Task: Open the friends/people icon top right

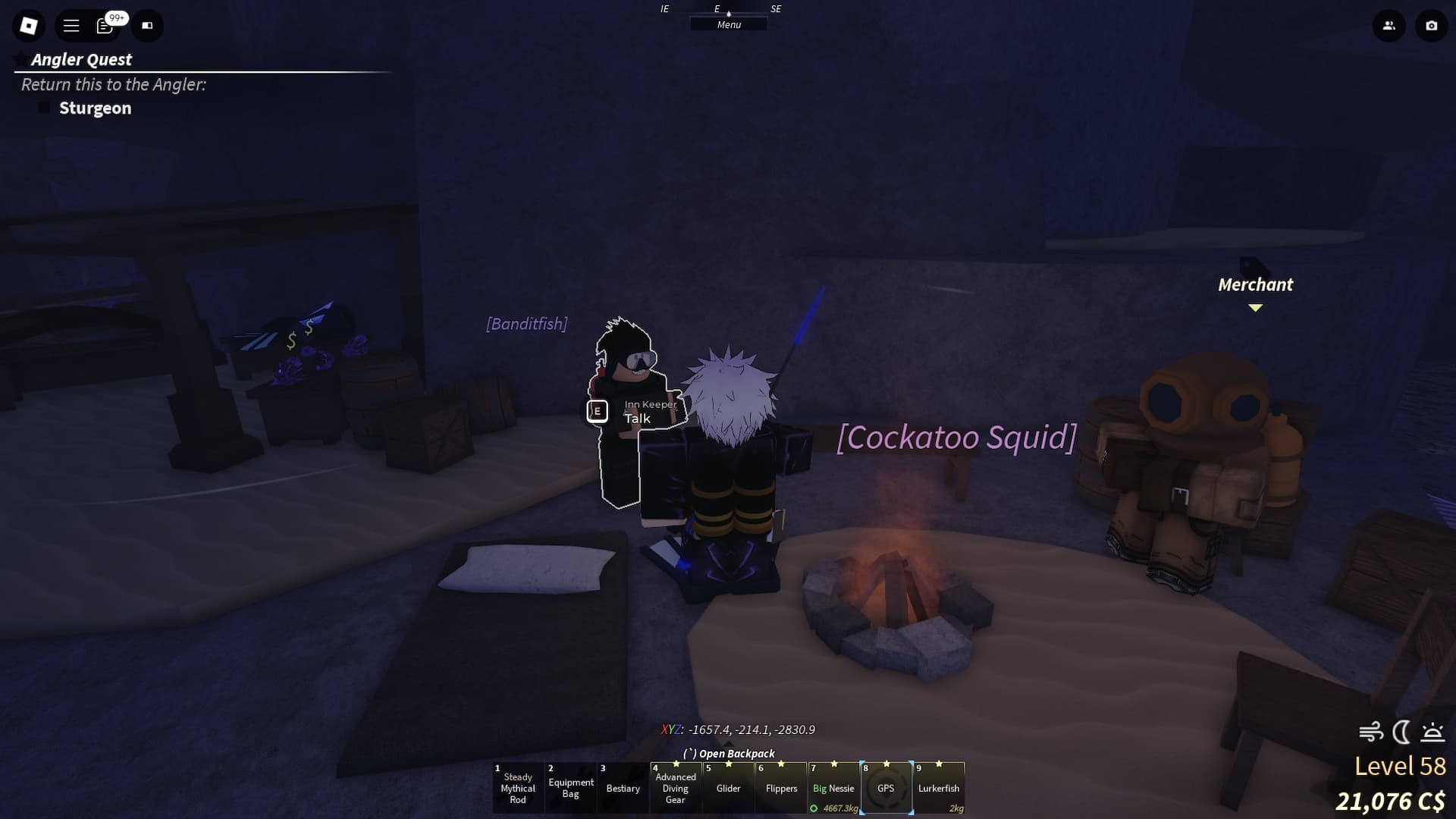Action: click(1389, 25)
